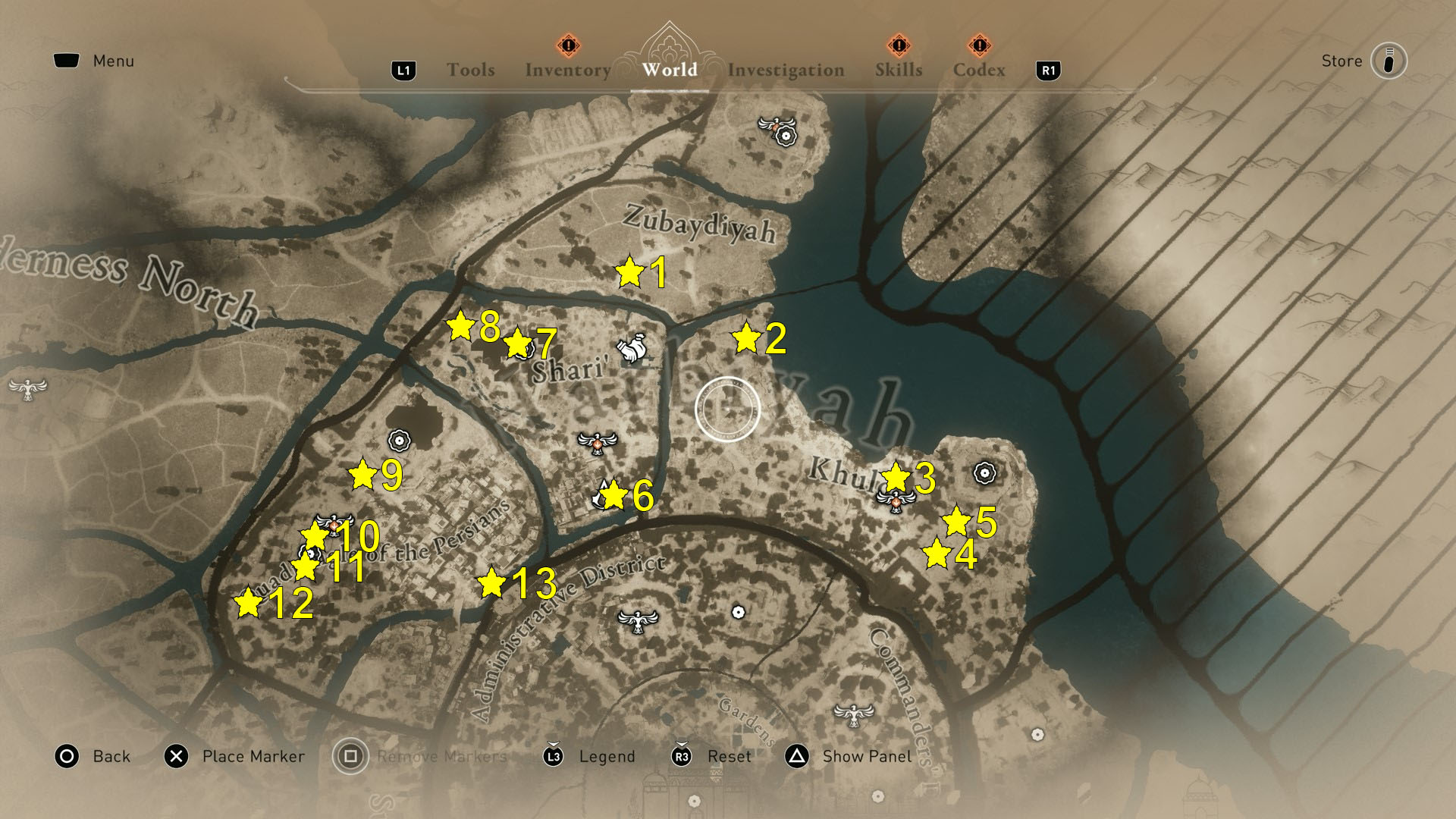Switch to the Inventory tab

(x=566, y=69)
